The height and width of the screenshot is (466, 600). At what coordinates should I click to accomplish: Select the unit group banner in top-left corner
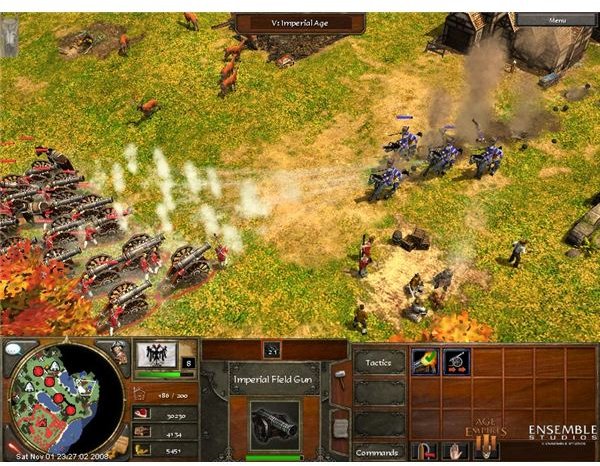click(9, 37)
